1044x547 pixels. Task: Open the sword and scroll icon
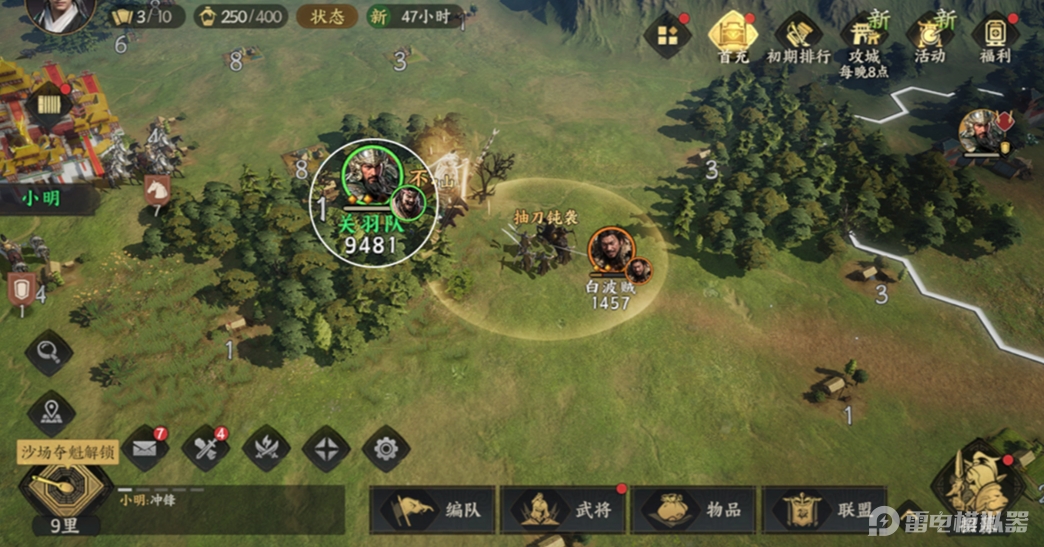tap(205, 449)
